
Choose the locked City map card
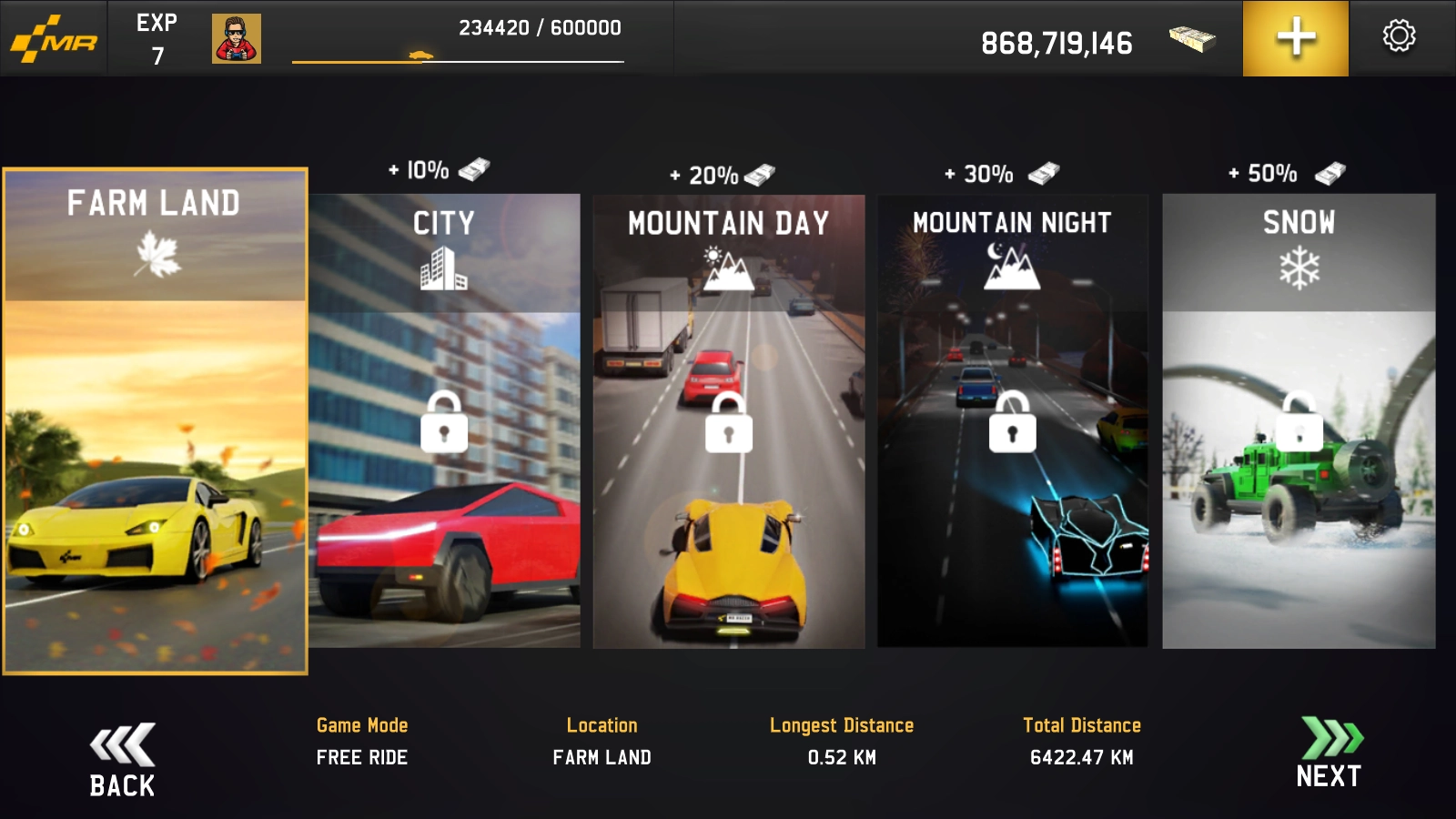tap(444, 420)
